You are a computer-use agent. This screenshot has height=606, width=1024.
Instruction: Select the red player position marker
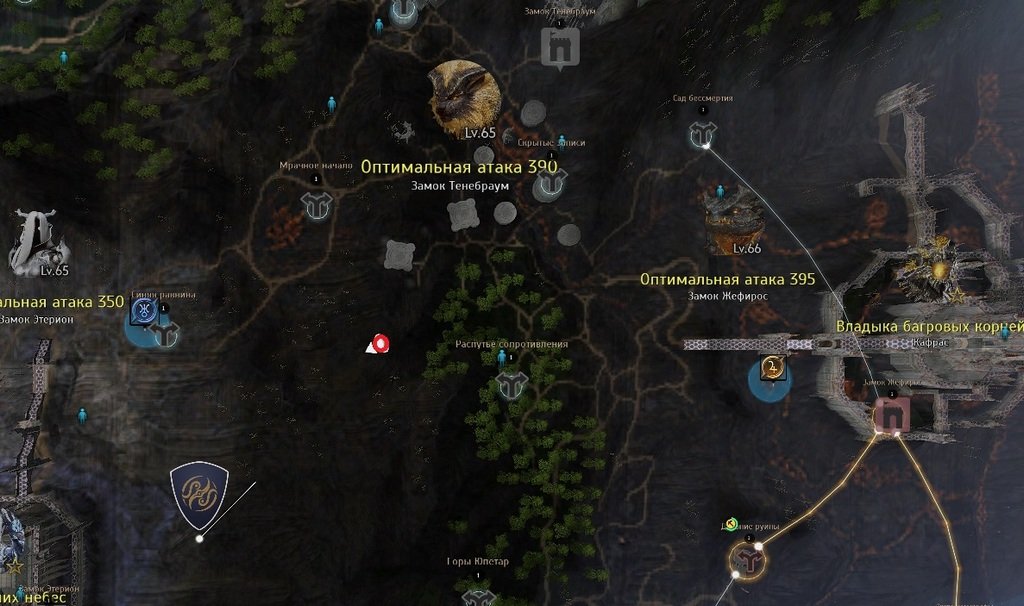pos(380,344)
